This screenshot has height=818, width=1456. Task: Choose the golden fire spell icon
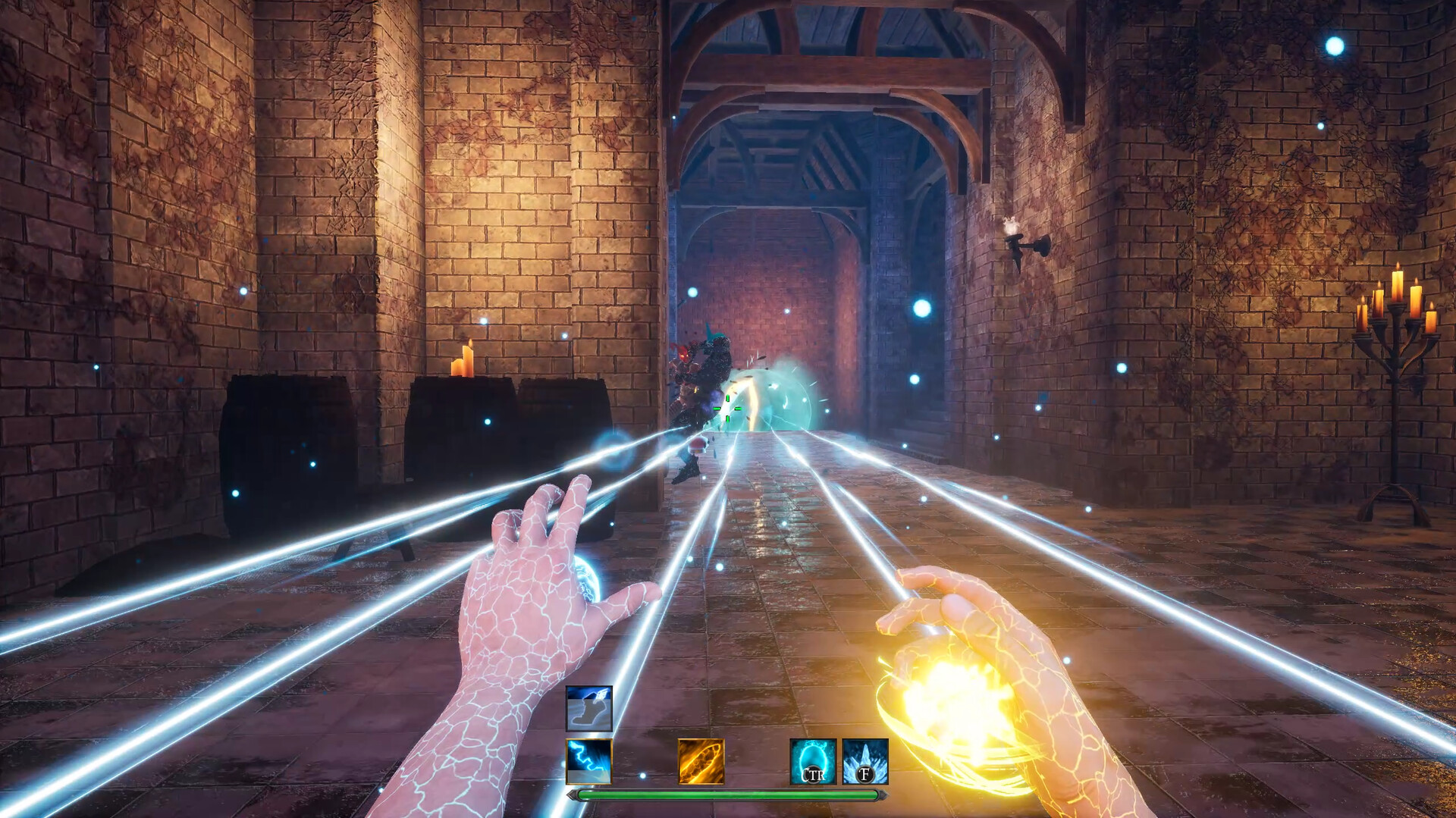point(701,761)
